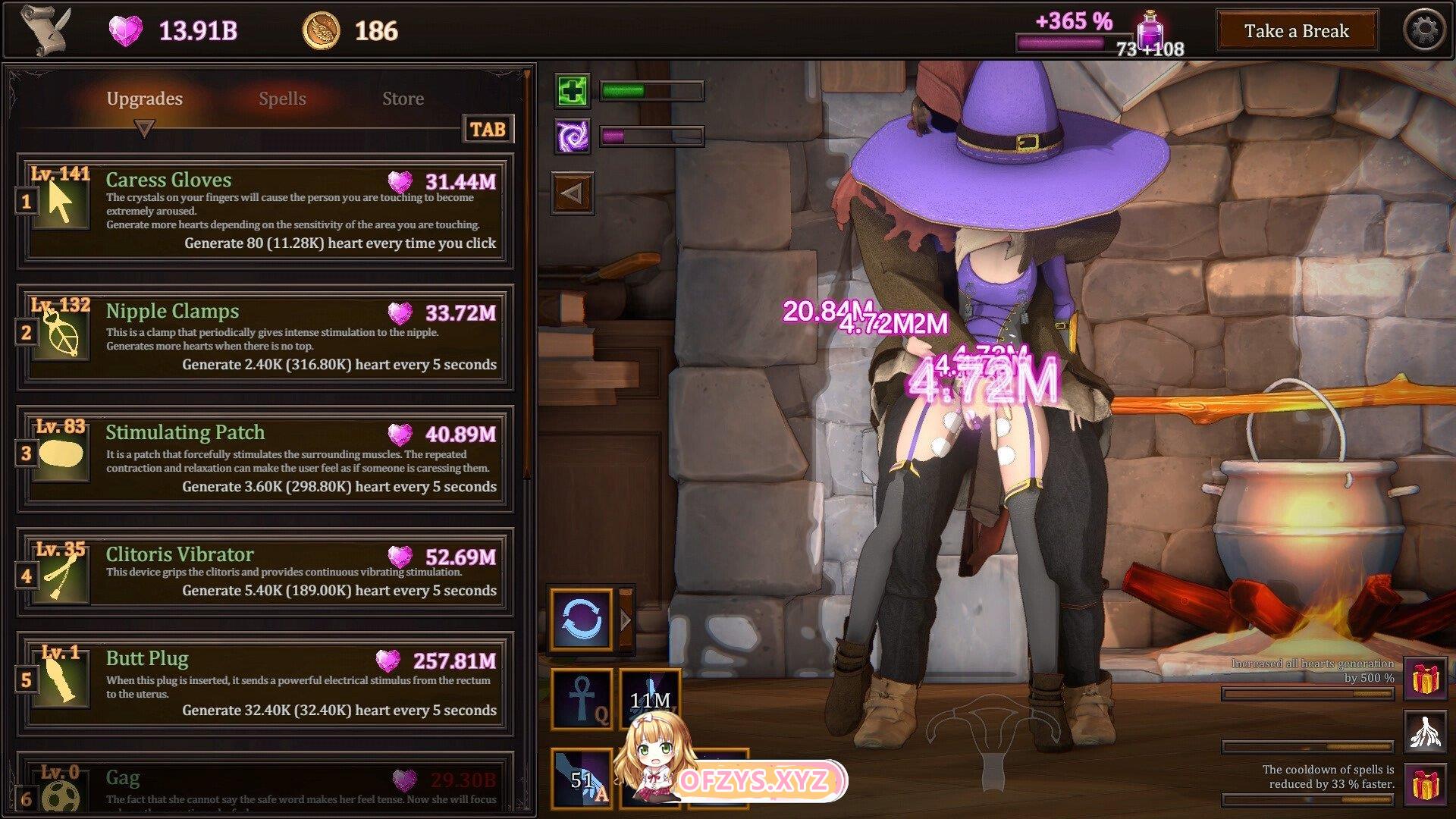This screenshot has width=1456, height=819.
Task: Claim the spell cooldown gift box
Action: (x=1424, y=785)
